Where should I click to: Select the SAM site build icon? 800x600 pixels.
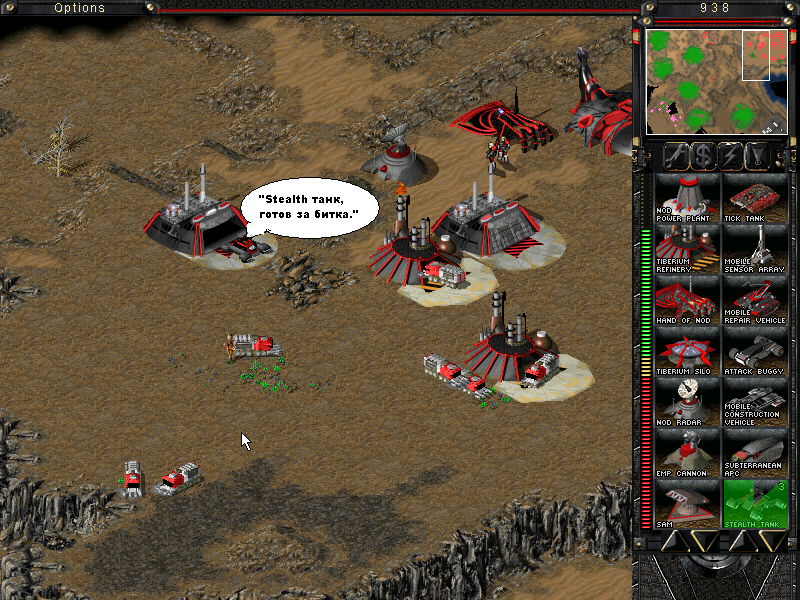(686, 502)
